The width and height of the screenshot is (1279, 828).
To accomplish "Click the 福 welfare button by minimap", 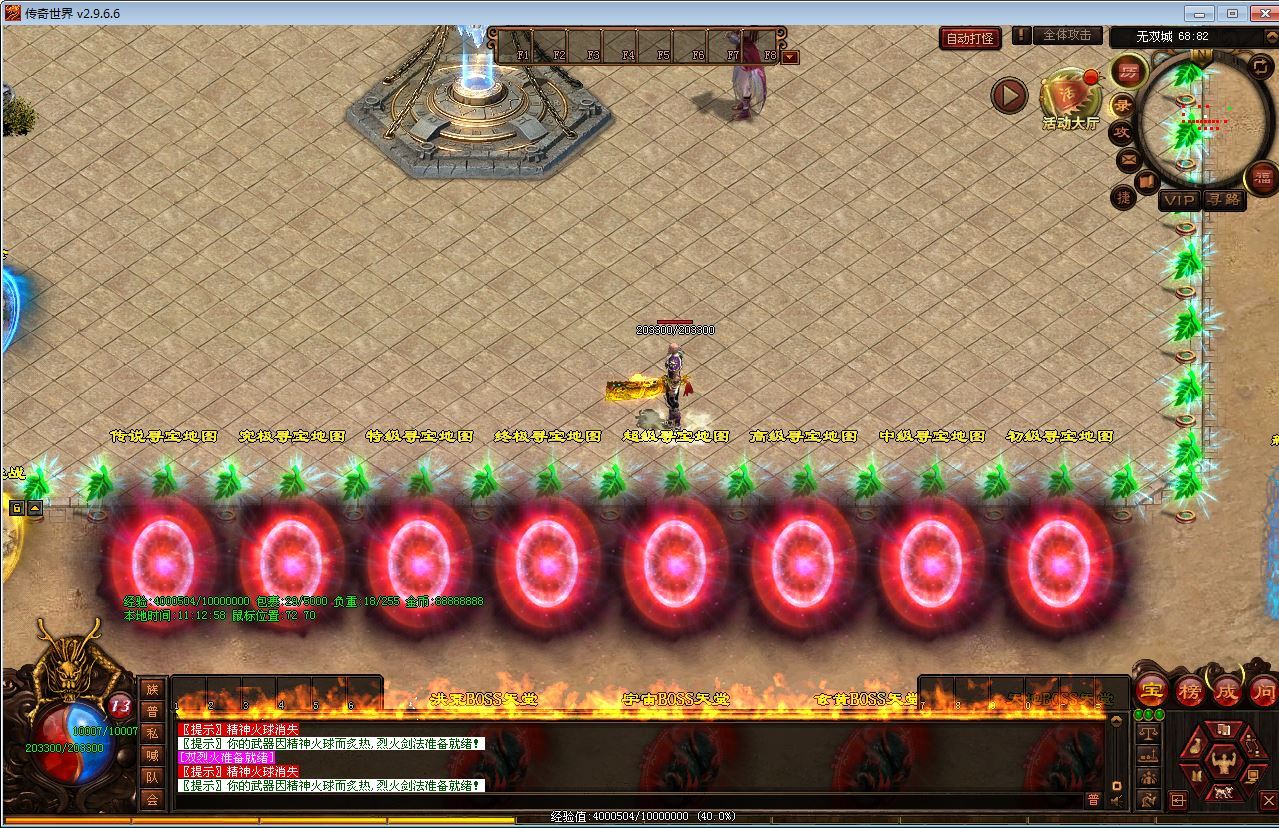I will coord(1262,179).
